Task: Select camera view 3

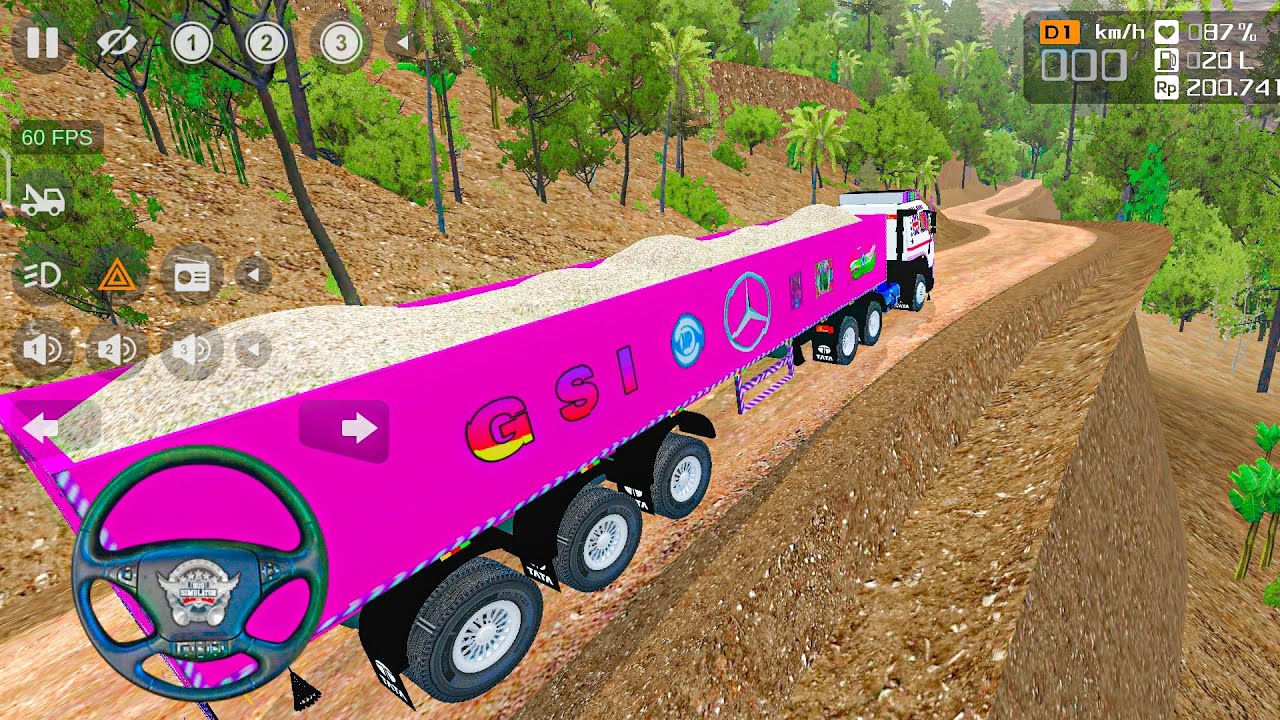Action: pos(341,43)
